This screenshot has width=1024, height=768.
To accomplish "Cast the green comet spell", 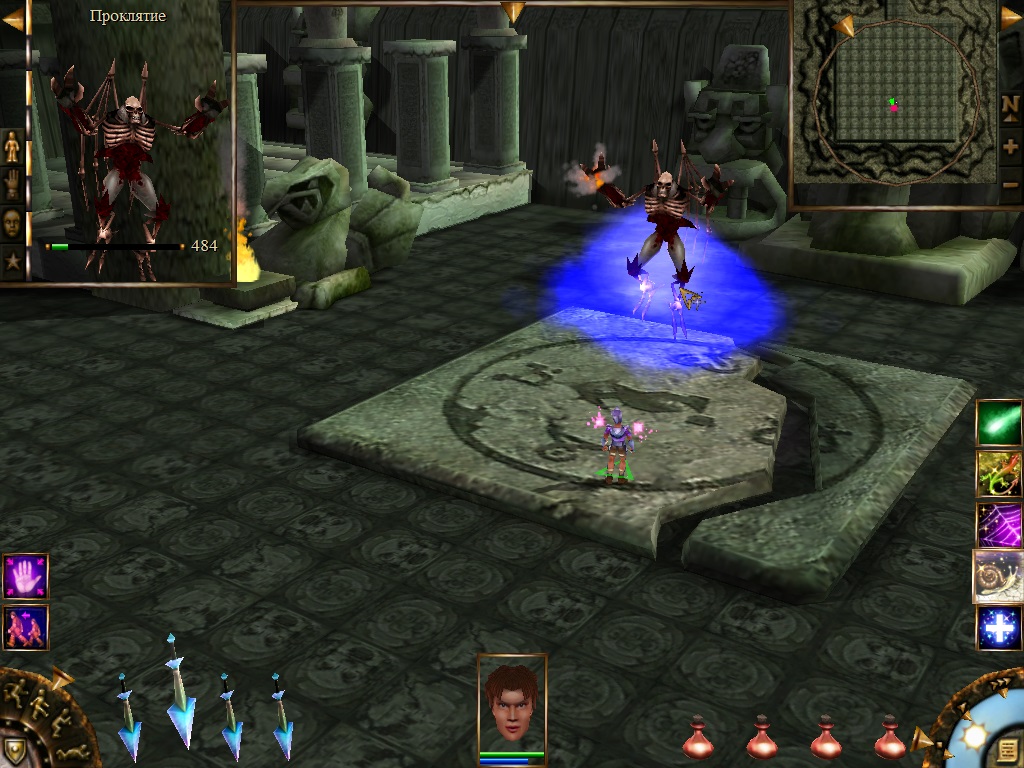I will pos(999,422).
